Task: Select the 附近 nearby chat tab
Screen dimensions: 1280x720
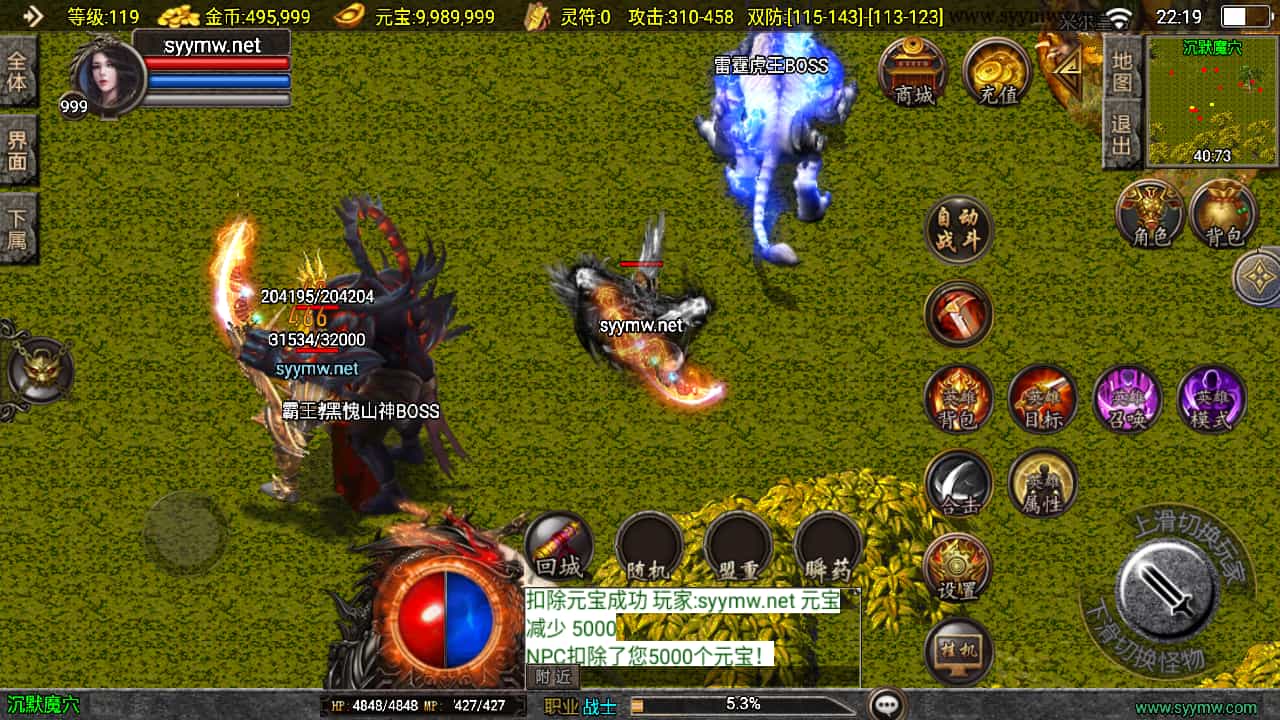Action: coord(553,677)
